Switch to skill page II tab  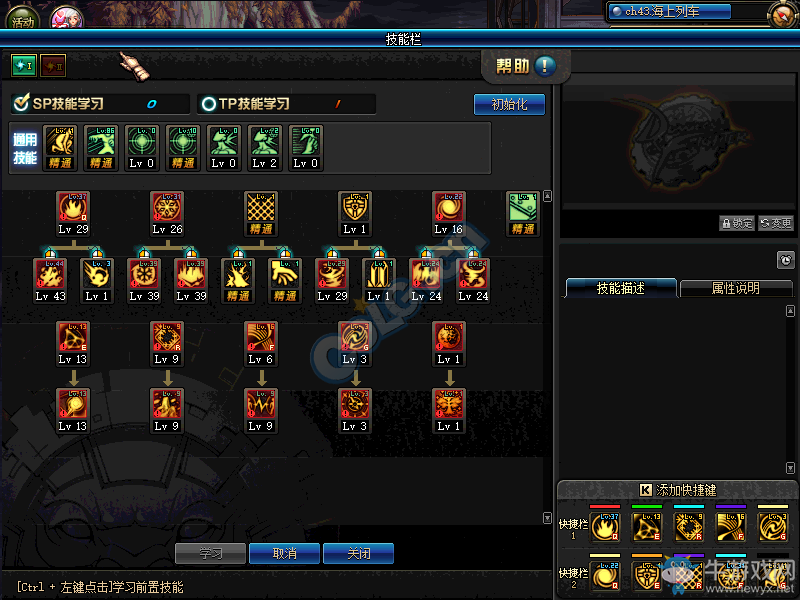click(53, 65)
